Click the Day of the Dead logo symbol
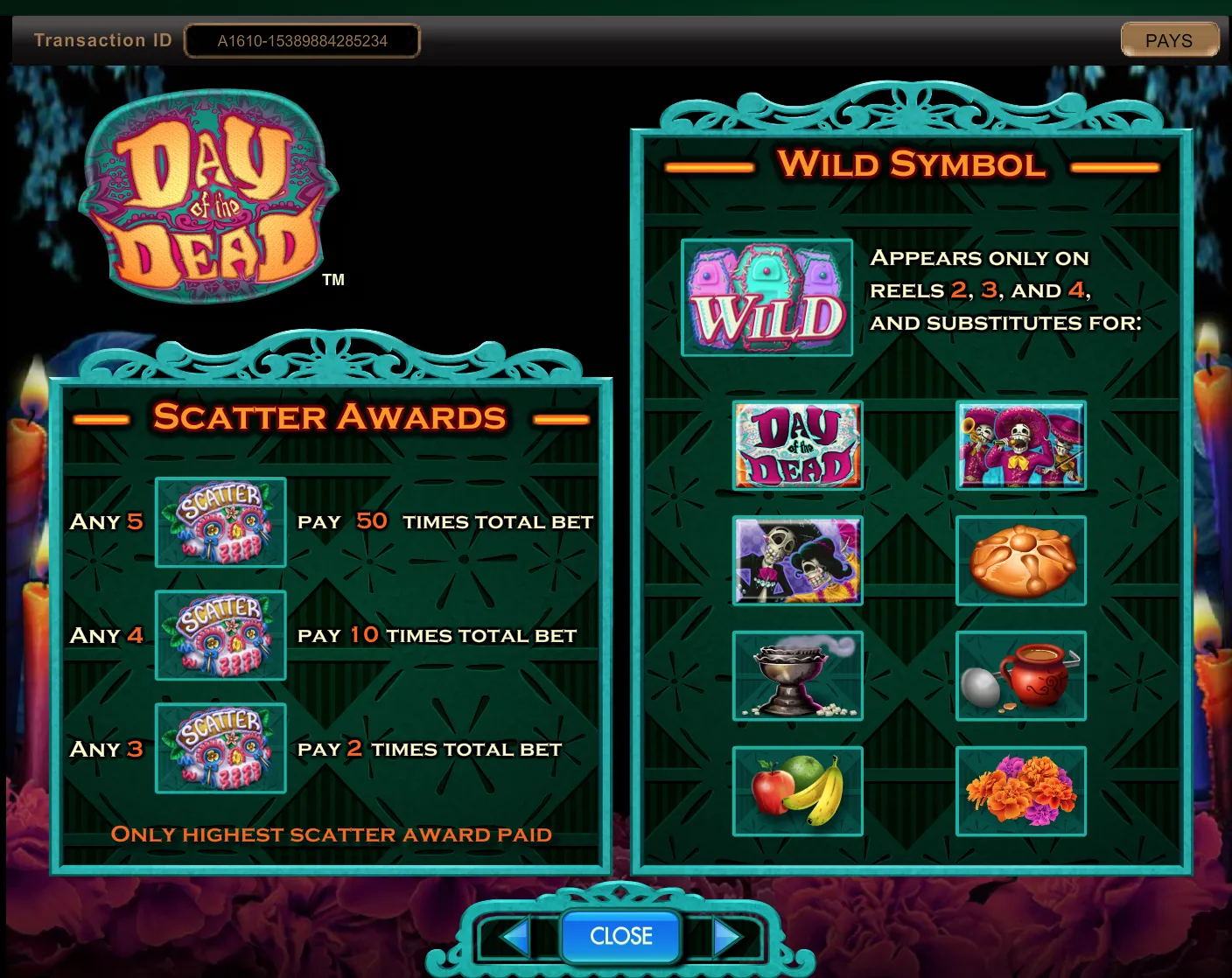The height and width of the screenshot is (978, 1232). click(x=796, y=445)
